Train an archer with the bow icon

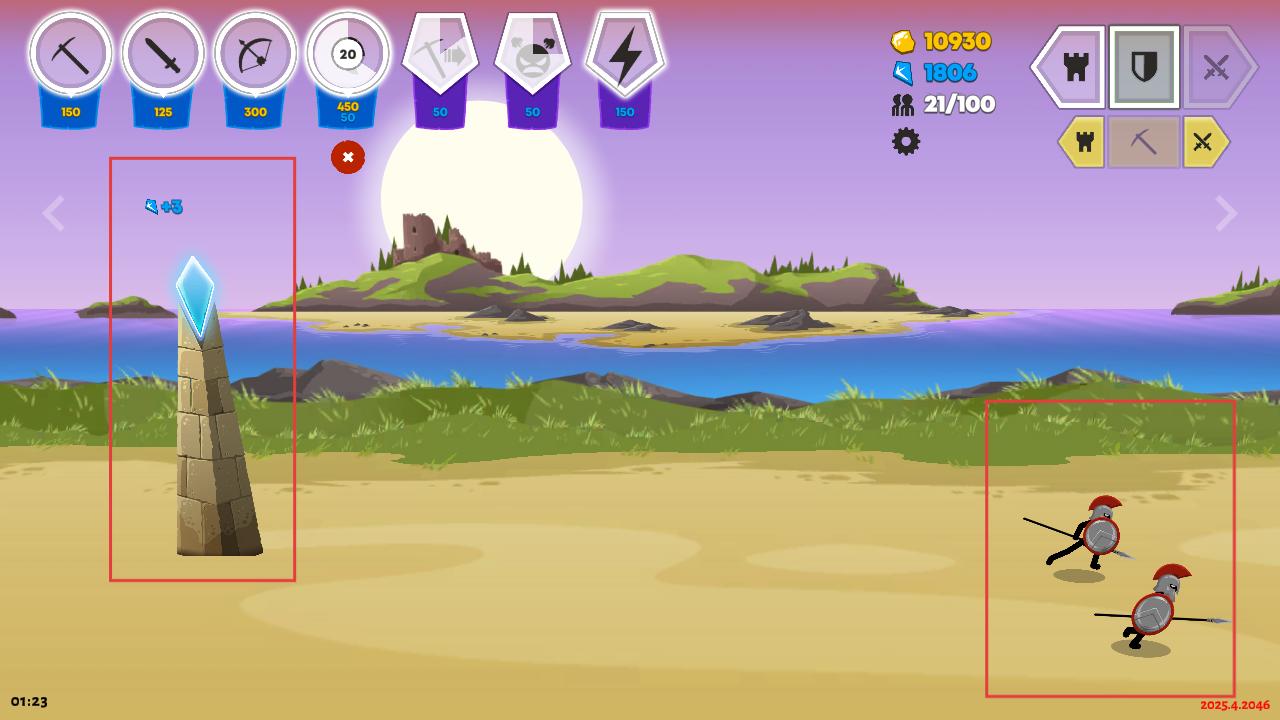coord(255,55)
